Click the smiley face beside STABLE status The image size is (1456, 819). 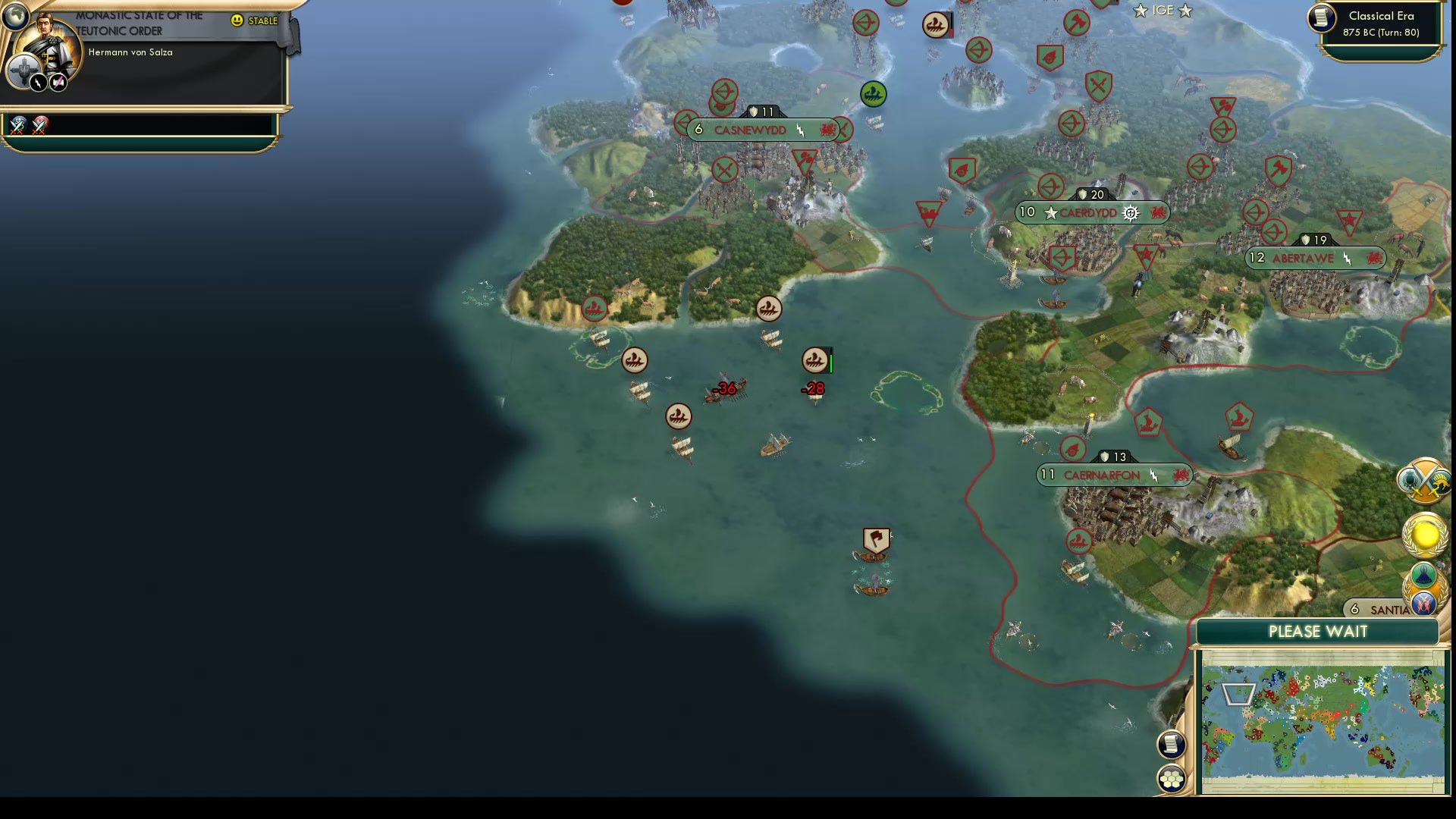click(x=238, y=21)
